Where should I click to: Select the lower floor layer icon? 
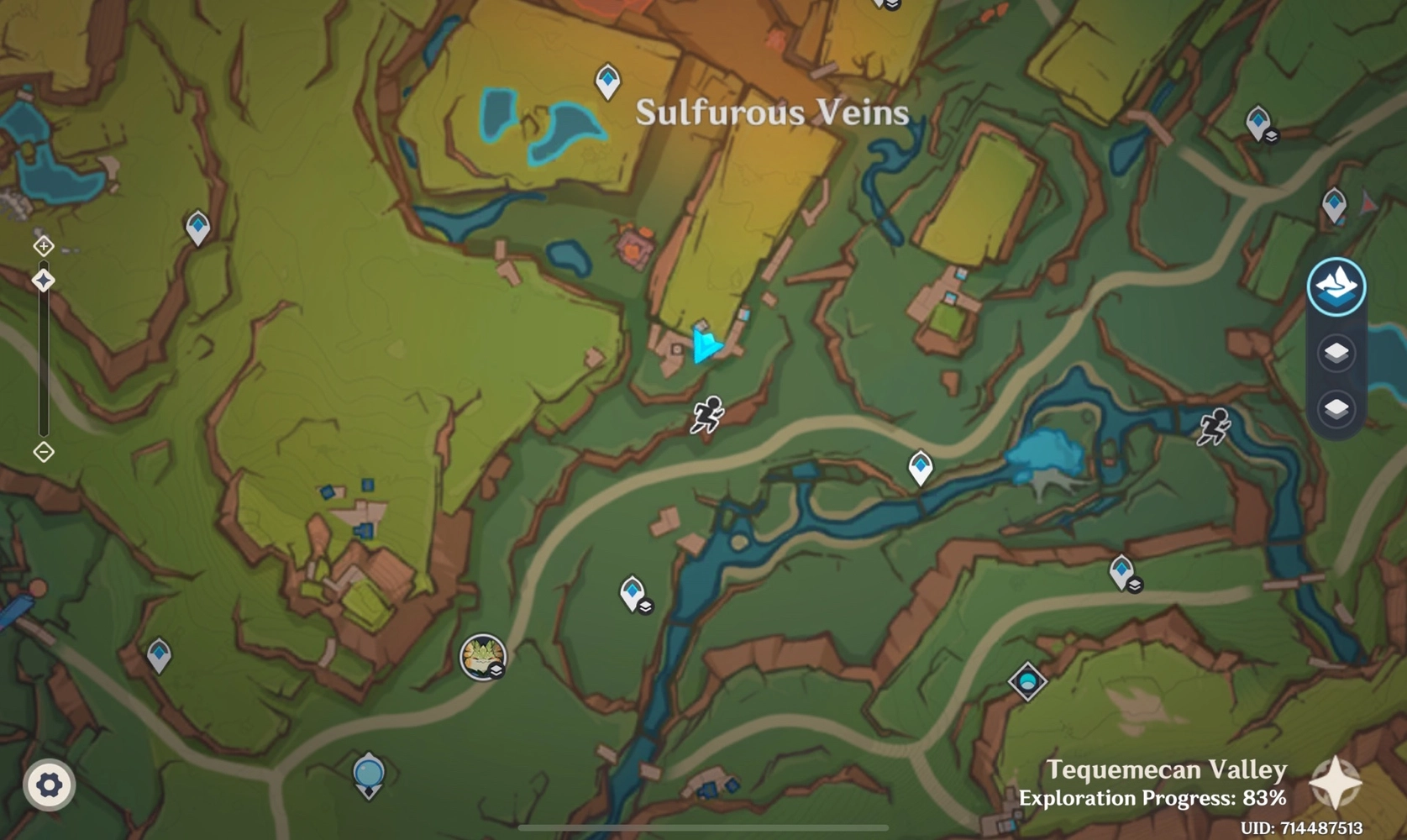(x=1337, y=410)
